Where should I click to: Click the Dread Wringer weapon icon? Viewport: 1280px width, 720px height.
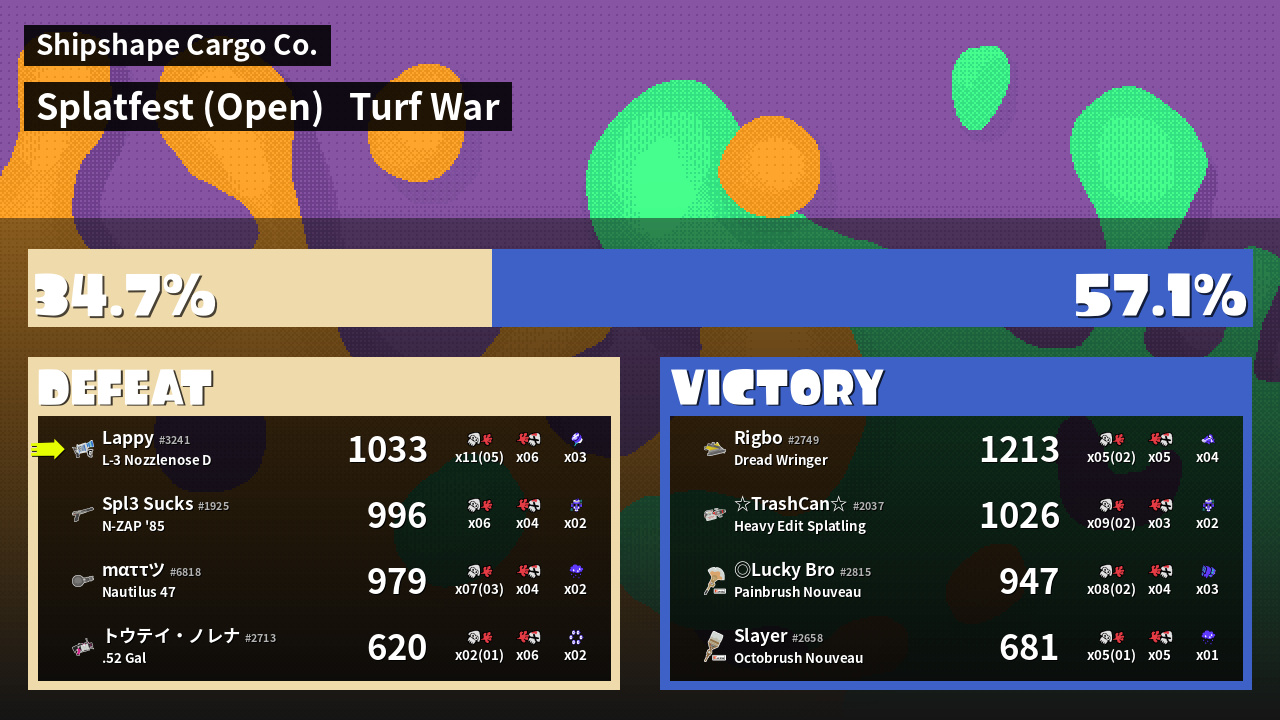[x=714, y=449]
